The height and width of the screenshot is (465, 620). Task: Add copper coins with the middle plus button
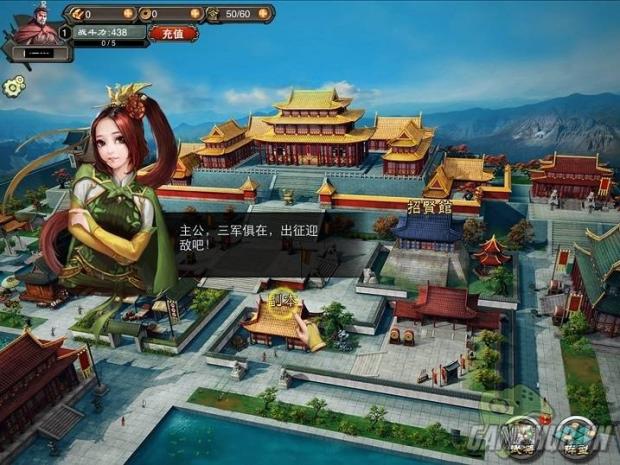point(194,14)
